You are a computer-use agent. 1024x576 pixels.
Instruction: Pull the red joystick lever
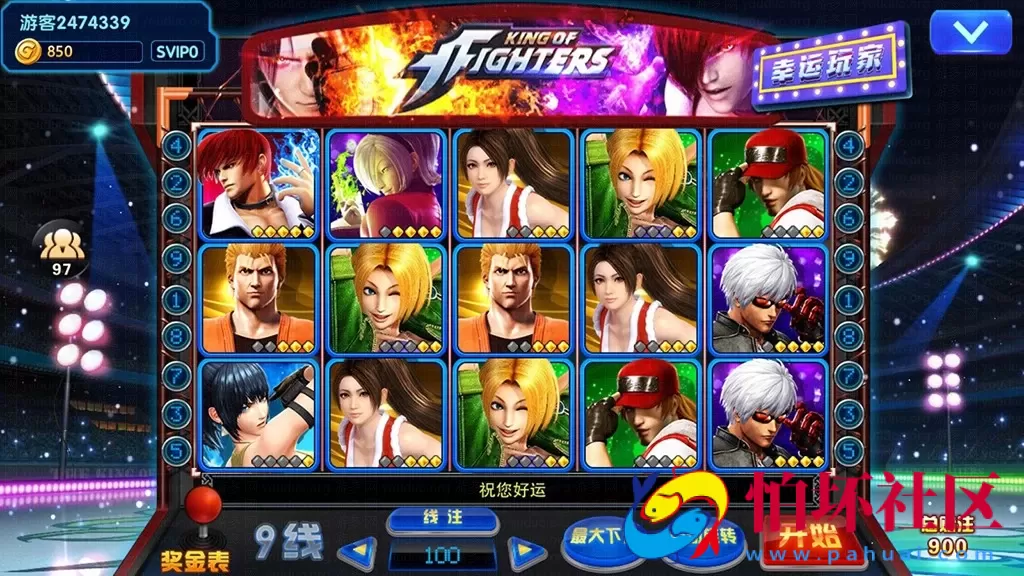[x=203, y=505]
